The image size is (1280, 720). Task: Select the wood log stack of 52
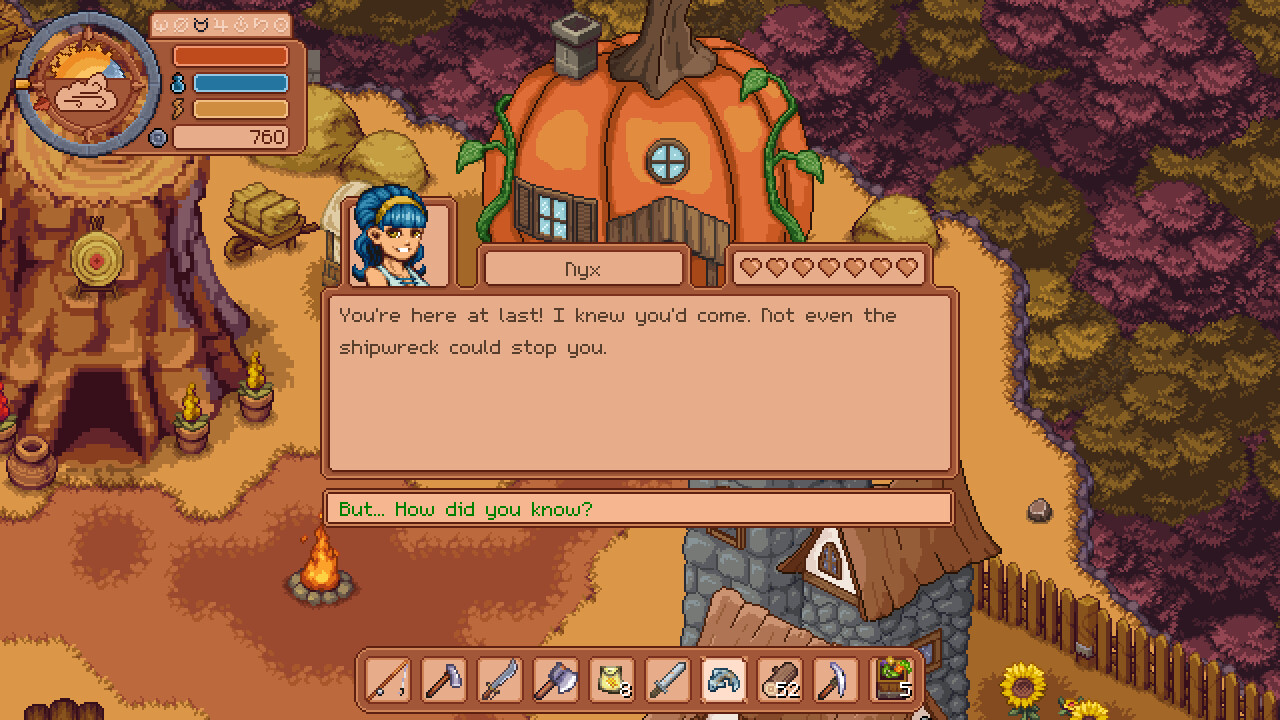click(779, 680)
